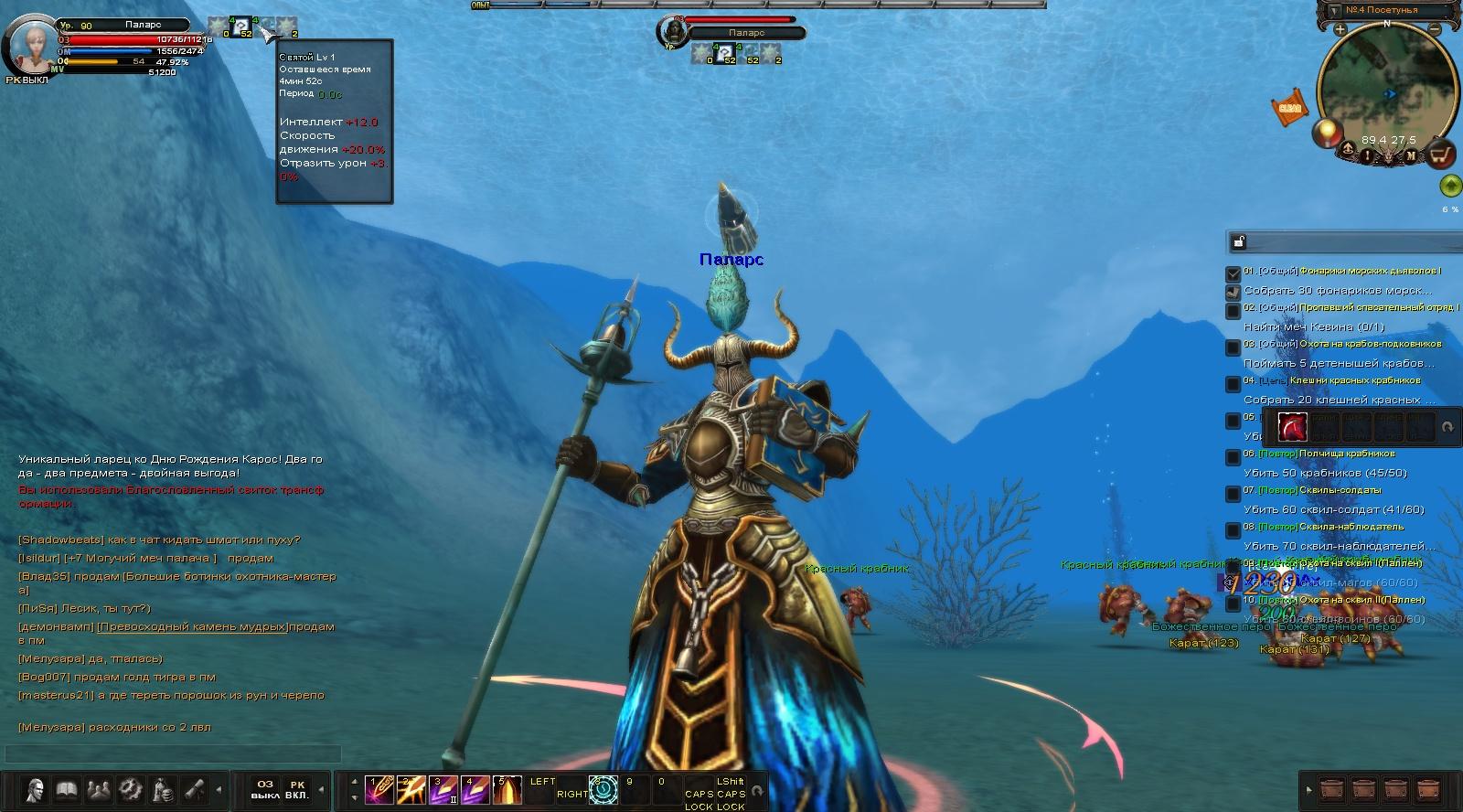Toggle the quest tracker lock icon

tap(1239, 241)
